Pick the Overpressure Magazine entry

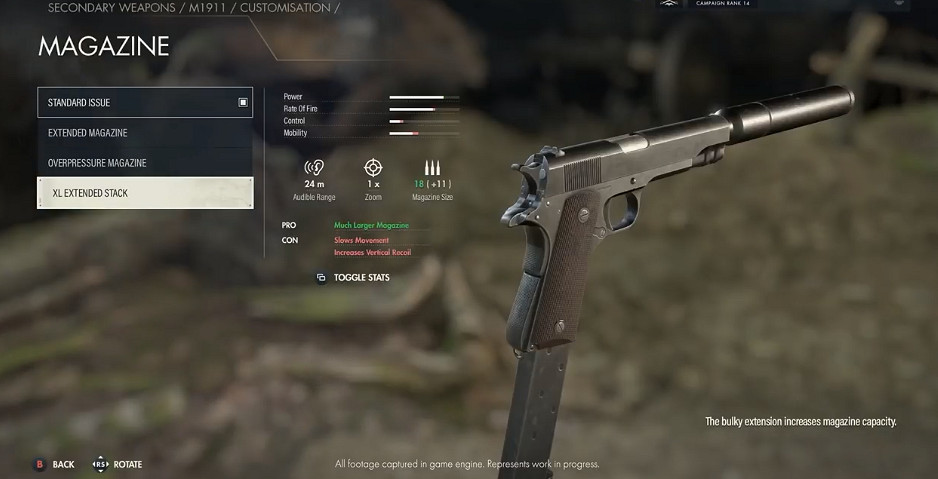[145, 163]
